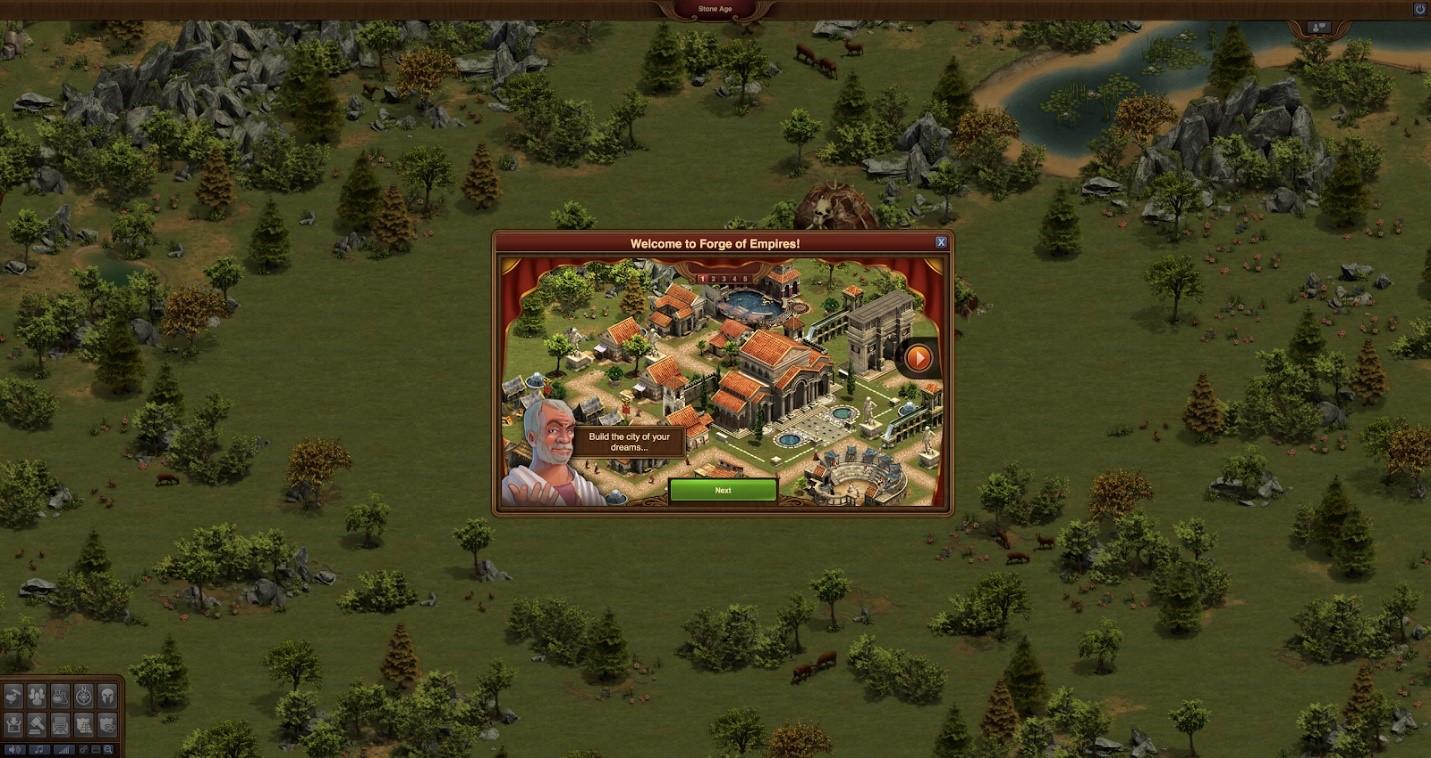Zoom out using the magnifier button
The height and width of the screenshot is (758, 1431).
click(x=107, y=749)
